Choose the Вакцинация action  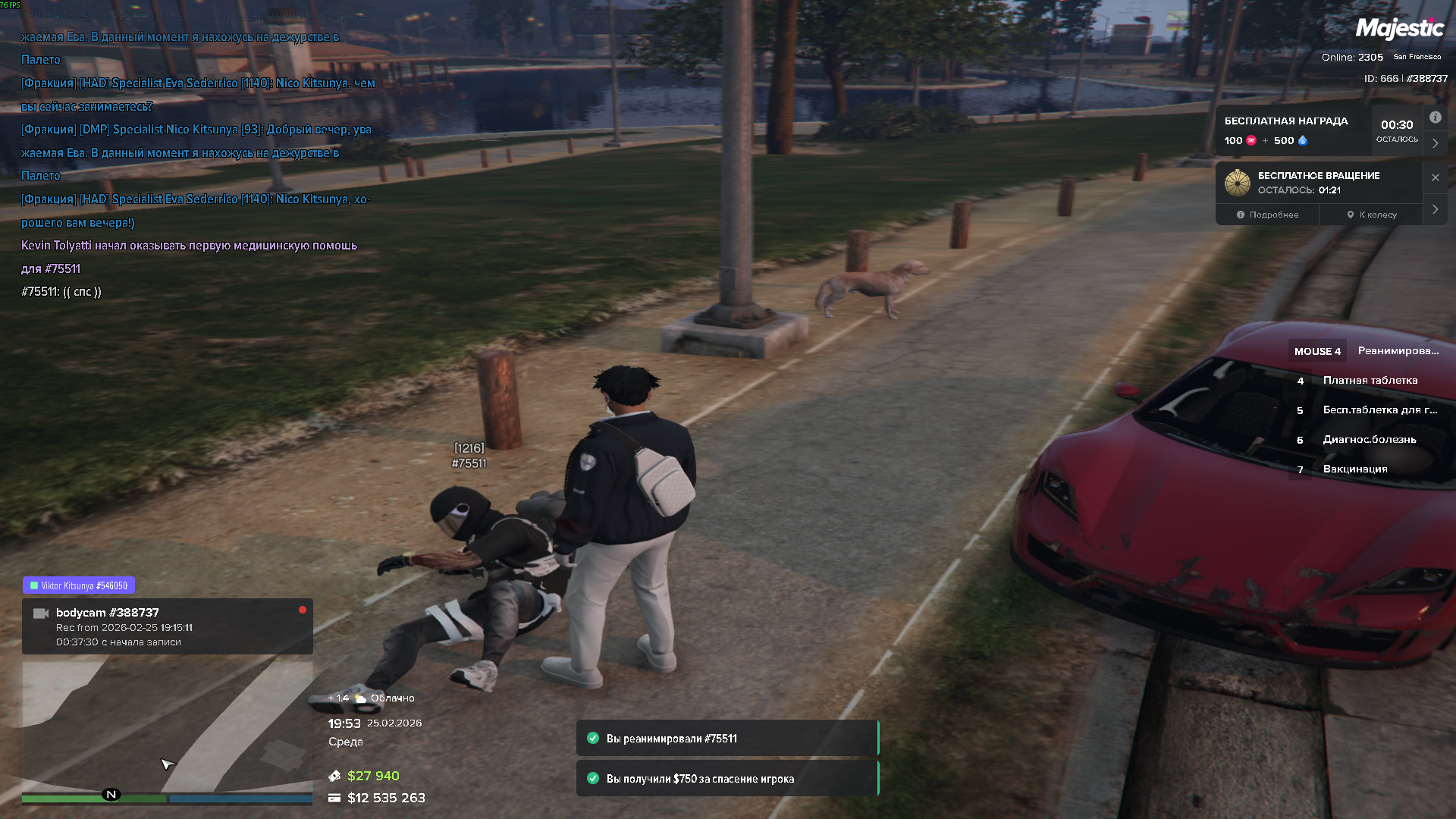coord(1354,469)
